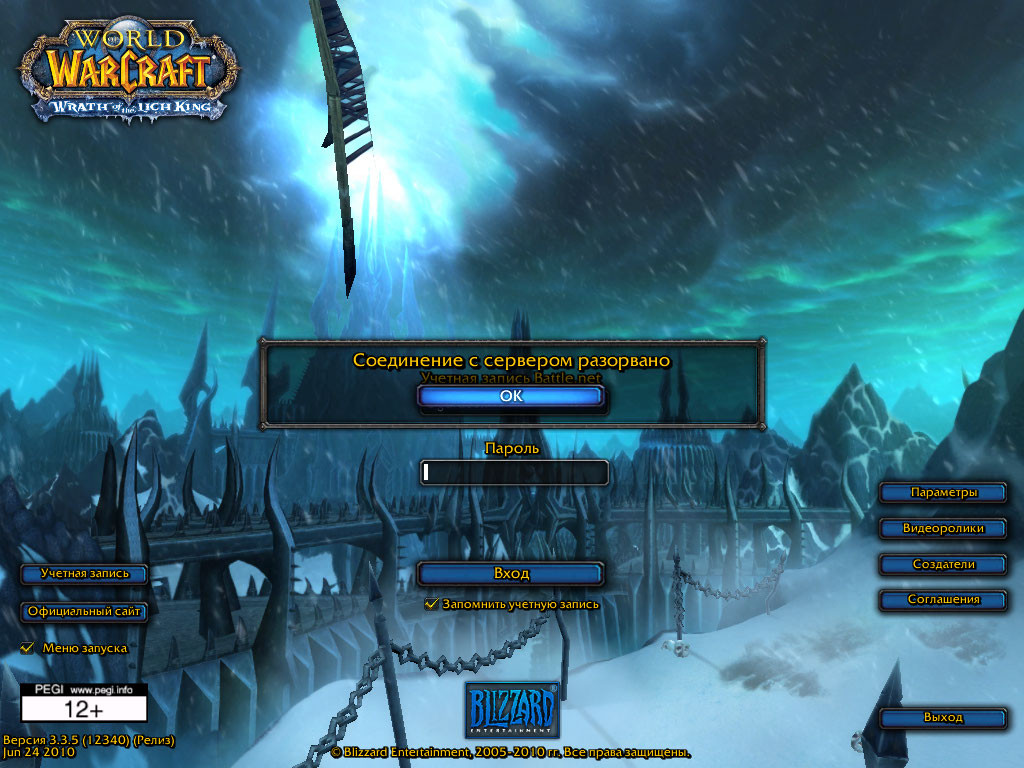
Task: Toggle the Меню запуска checkbox
Action: tap(27, 648)
